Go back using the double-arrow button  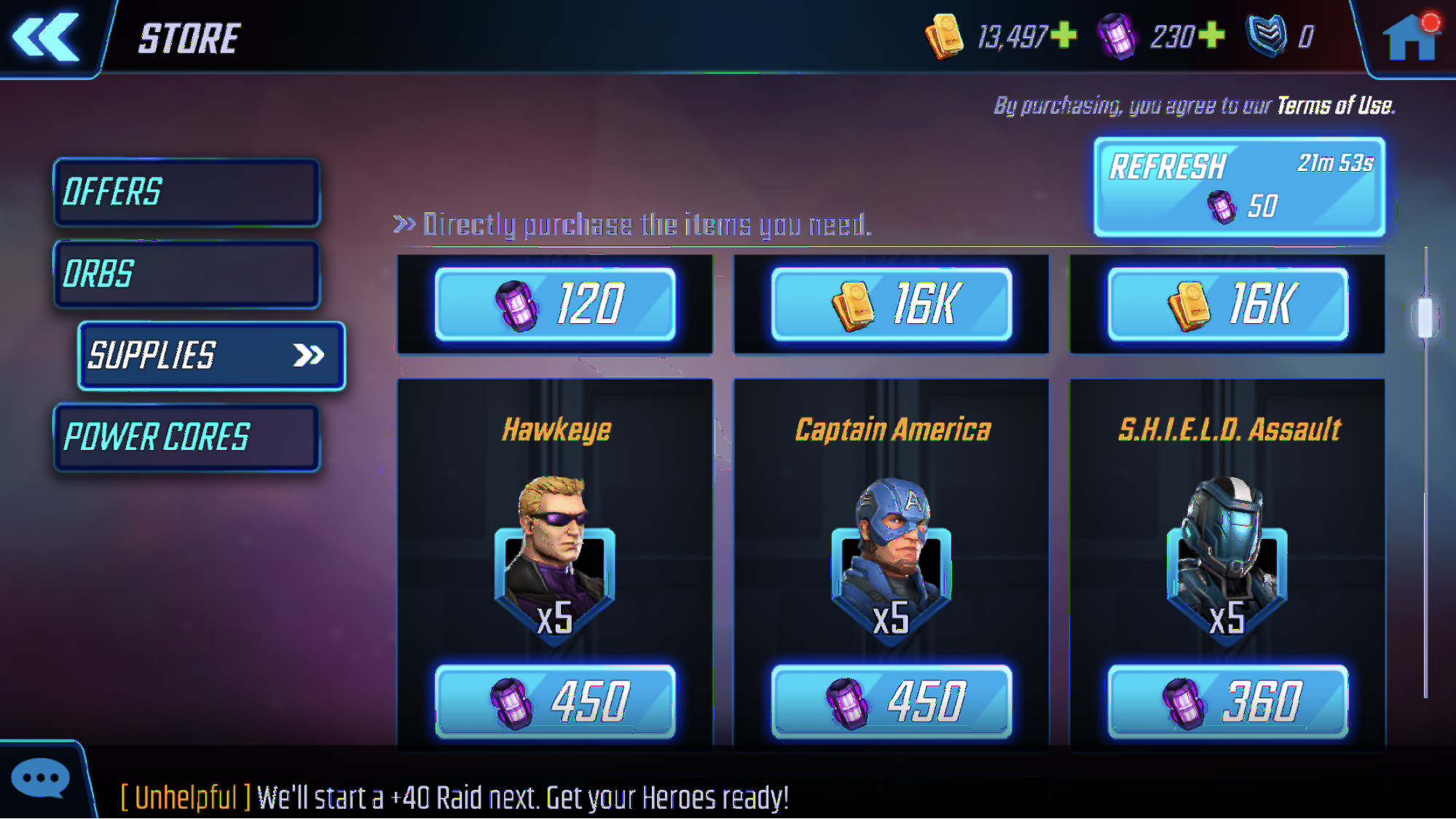pos(46,36)
